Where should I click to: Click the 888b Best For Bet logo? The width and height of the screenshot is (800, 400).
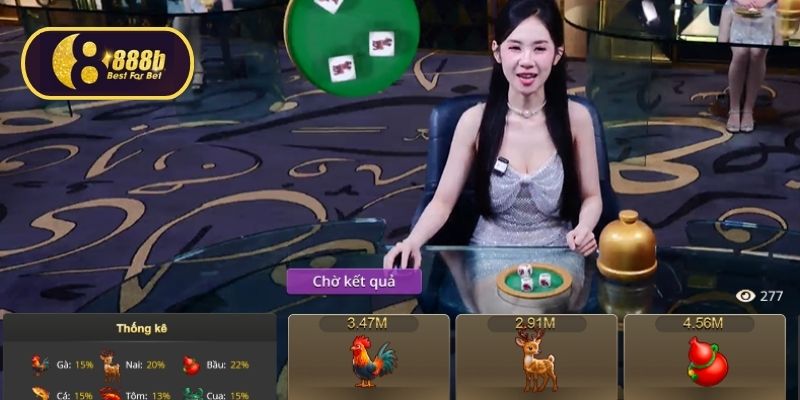107,63
